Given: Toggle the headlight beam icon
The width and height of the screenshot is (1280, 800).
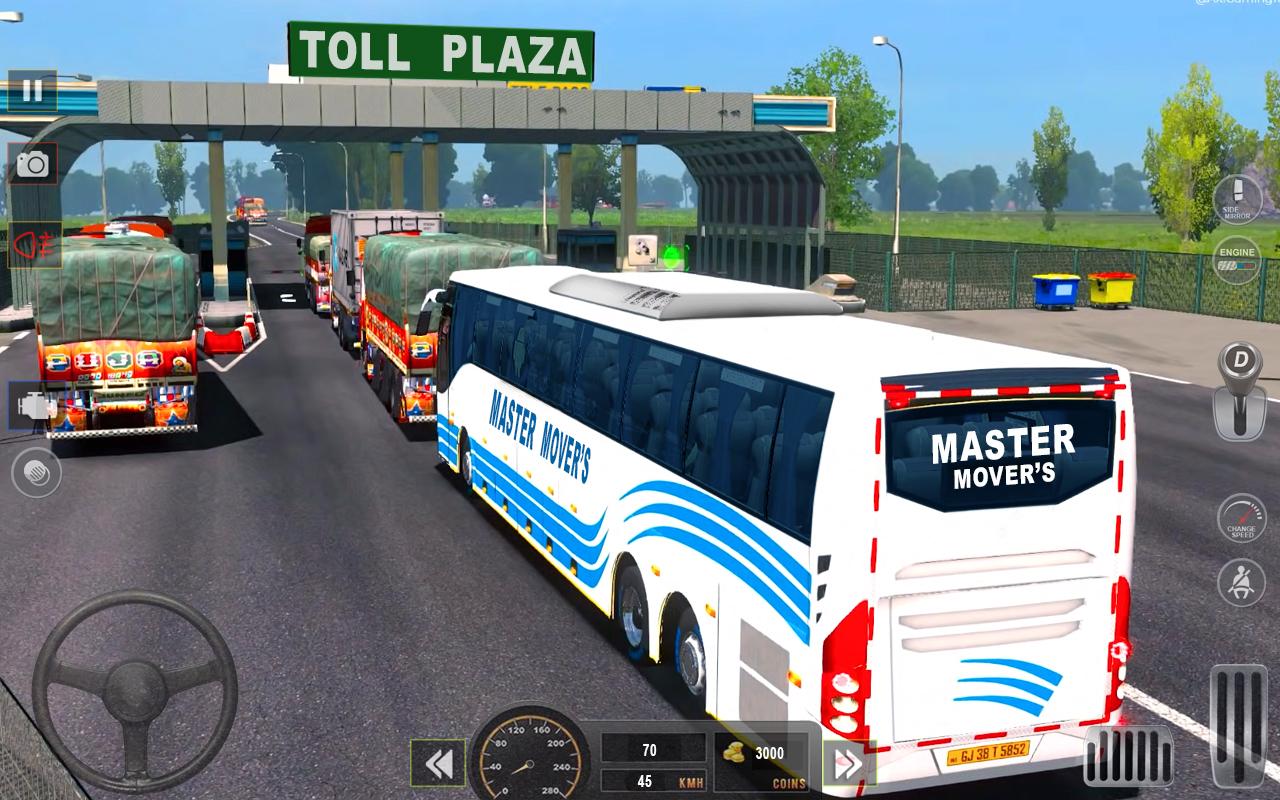Looking at the screenshot, I should point(34,243).
